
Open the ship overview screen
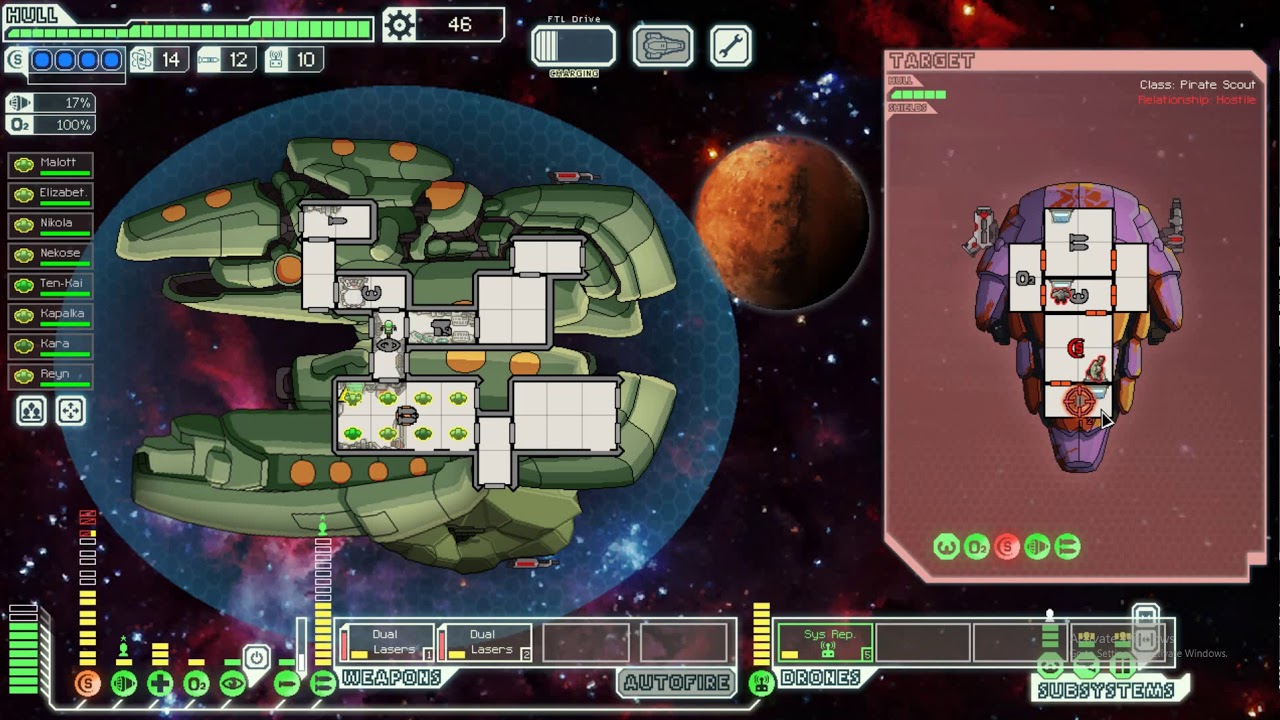tap(662, 46)
